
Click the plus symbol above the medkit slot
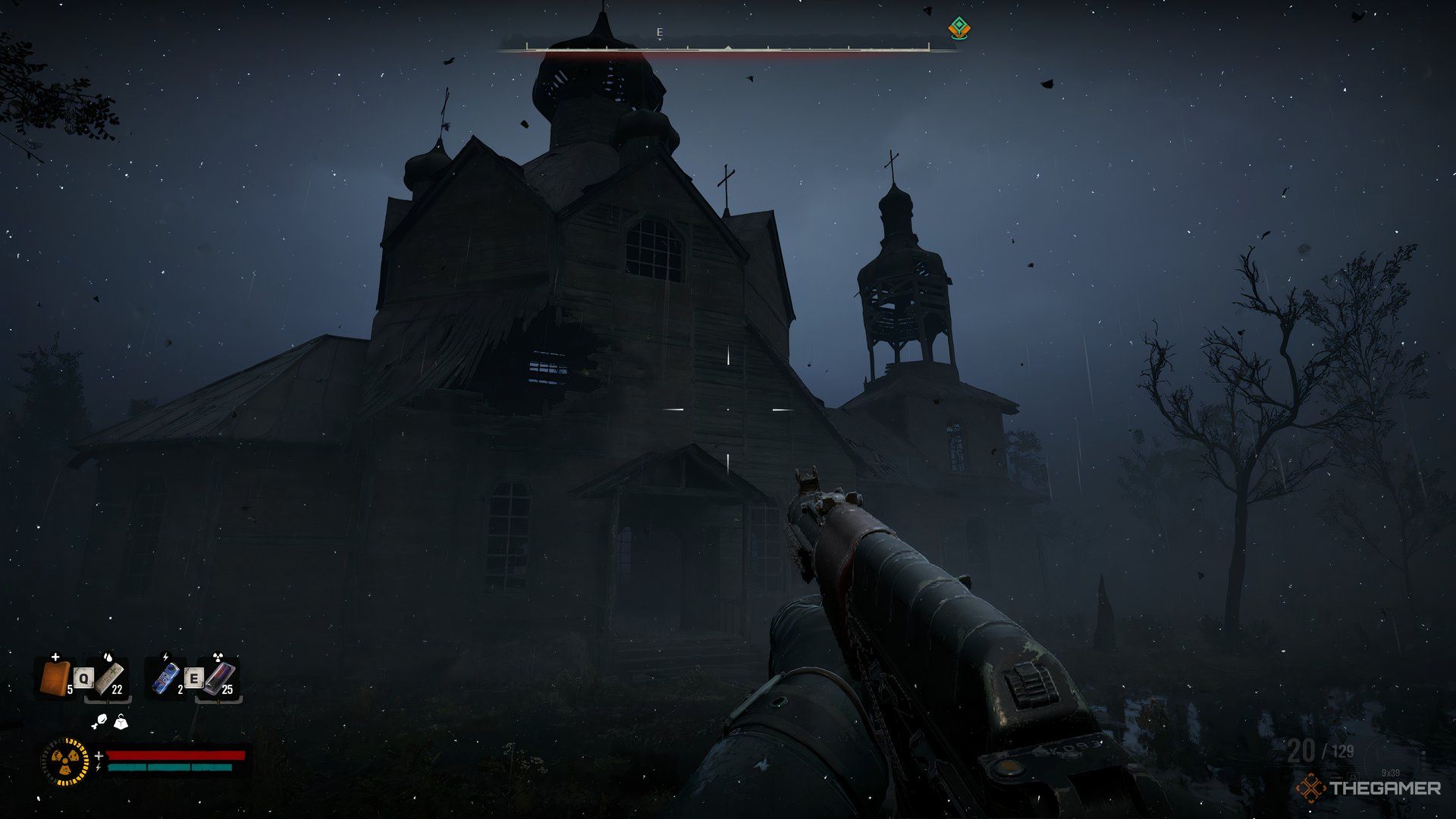pos(55,657)
